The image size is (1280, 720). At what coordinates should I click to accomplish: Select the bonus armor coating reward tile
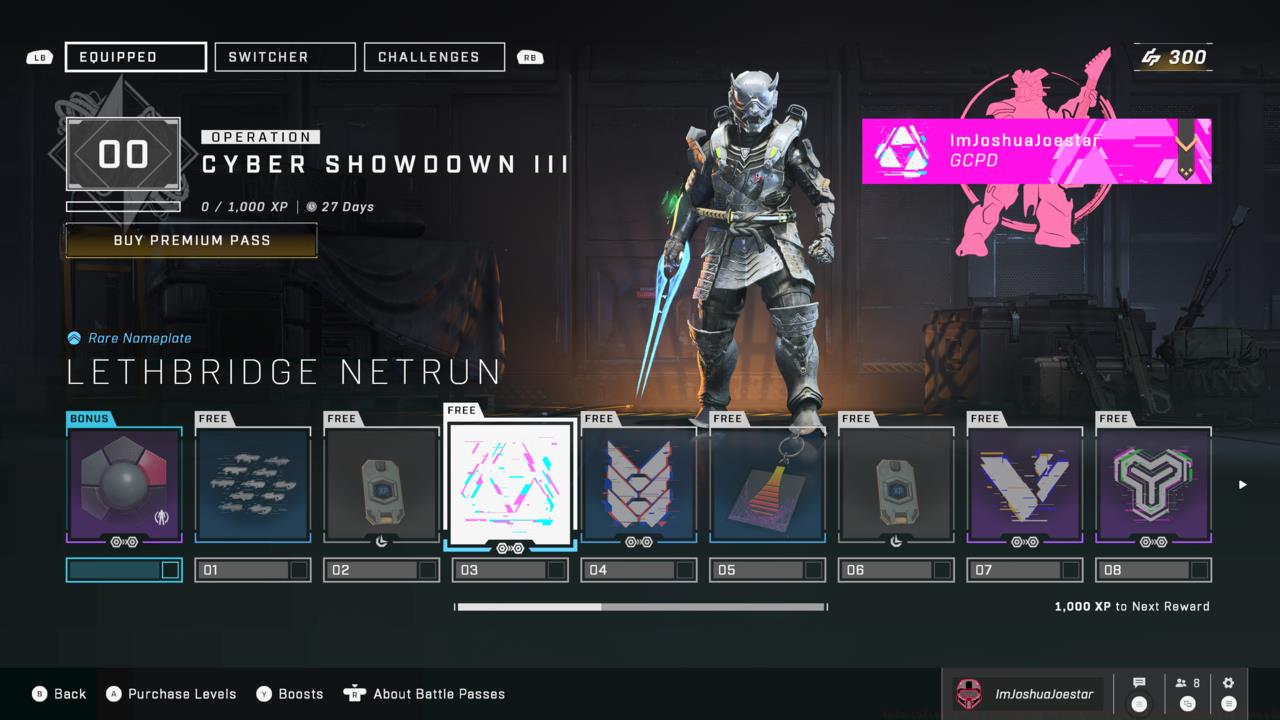pyautogui.click(x=125, y=485)
